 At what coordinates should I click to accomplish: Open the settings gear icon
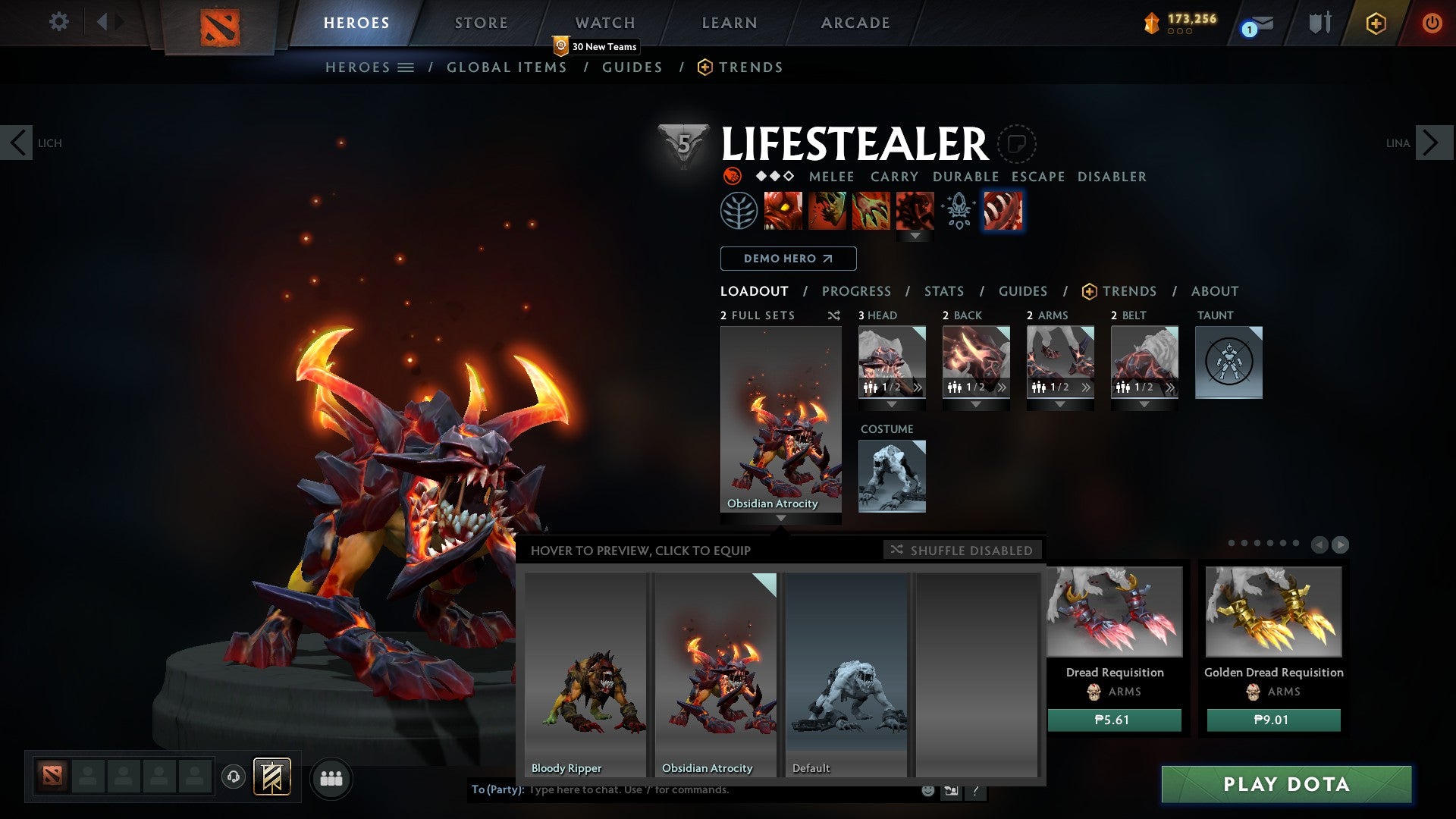tap(59, 23)
